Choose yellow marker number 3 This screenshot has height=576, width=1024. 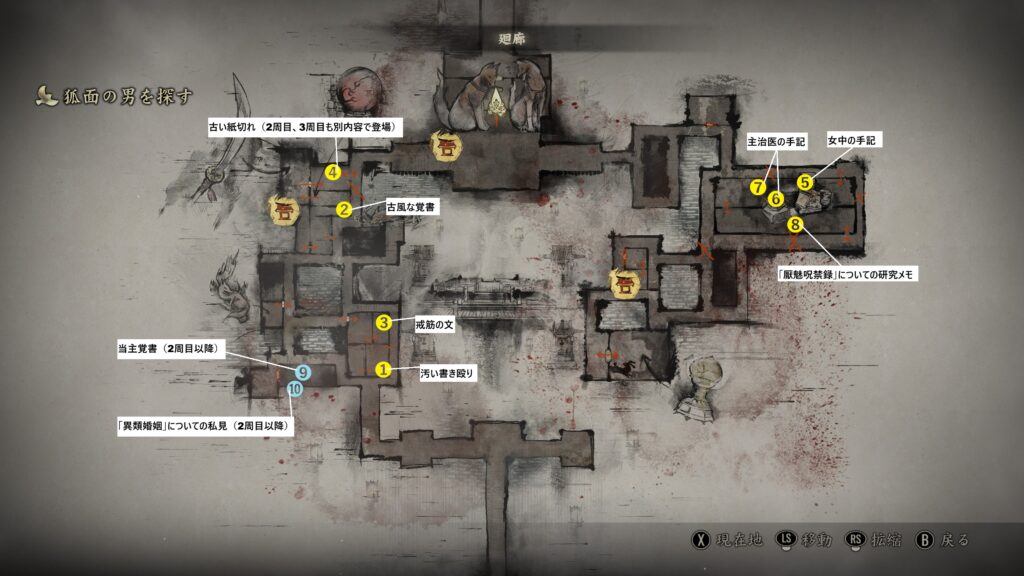click(x=383, y=322)
